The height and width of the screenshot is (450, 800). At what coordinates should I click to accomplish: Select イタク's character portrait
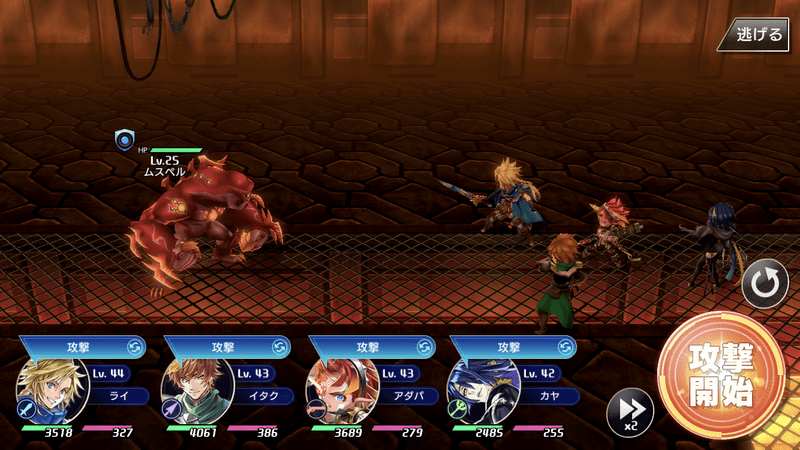click(197, 389)
